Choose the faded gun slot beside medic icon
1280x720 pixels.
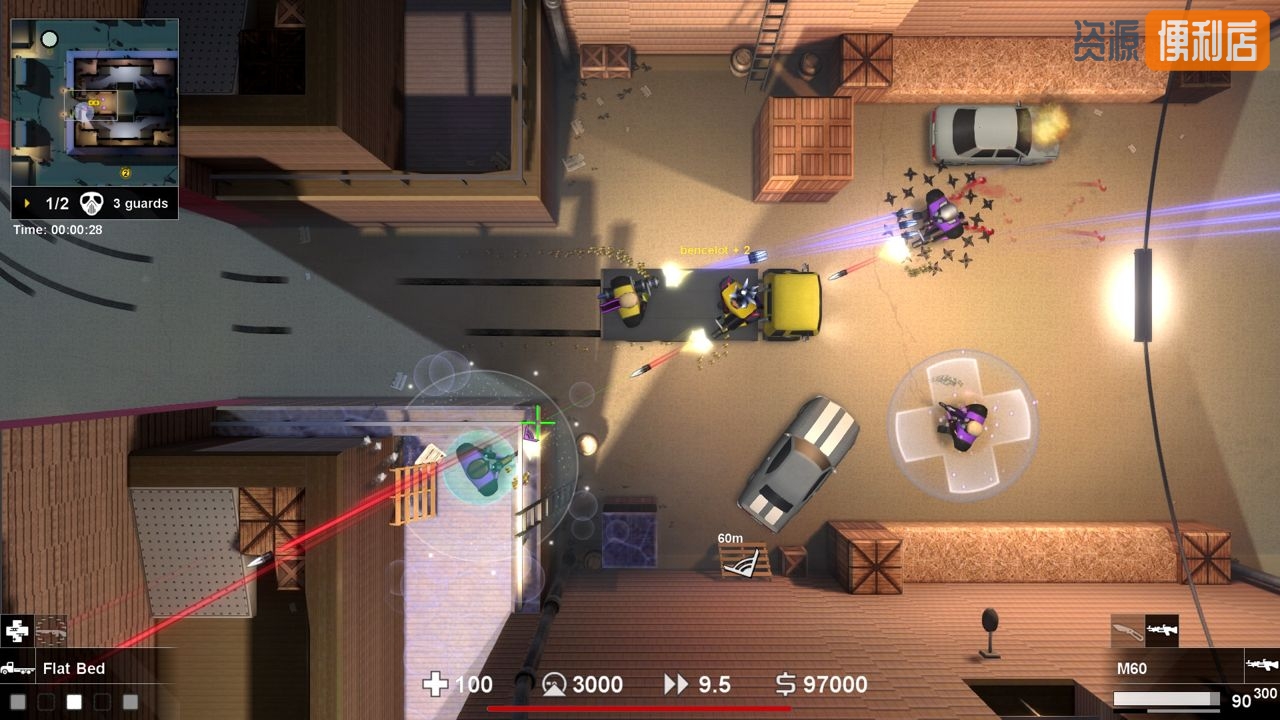point(51,630)
